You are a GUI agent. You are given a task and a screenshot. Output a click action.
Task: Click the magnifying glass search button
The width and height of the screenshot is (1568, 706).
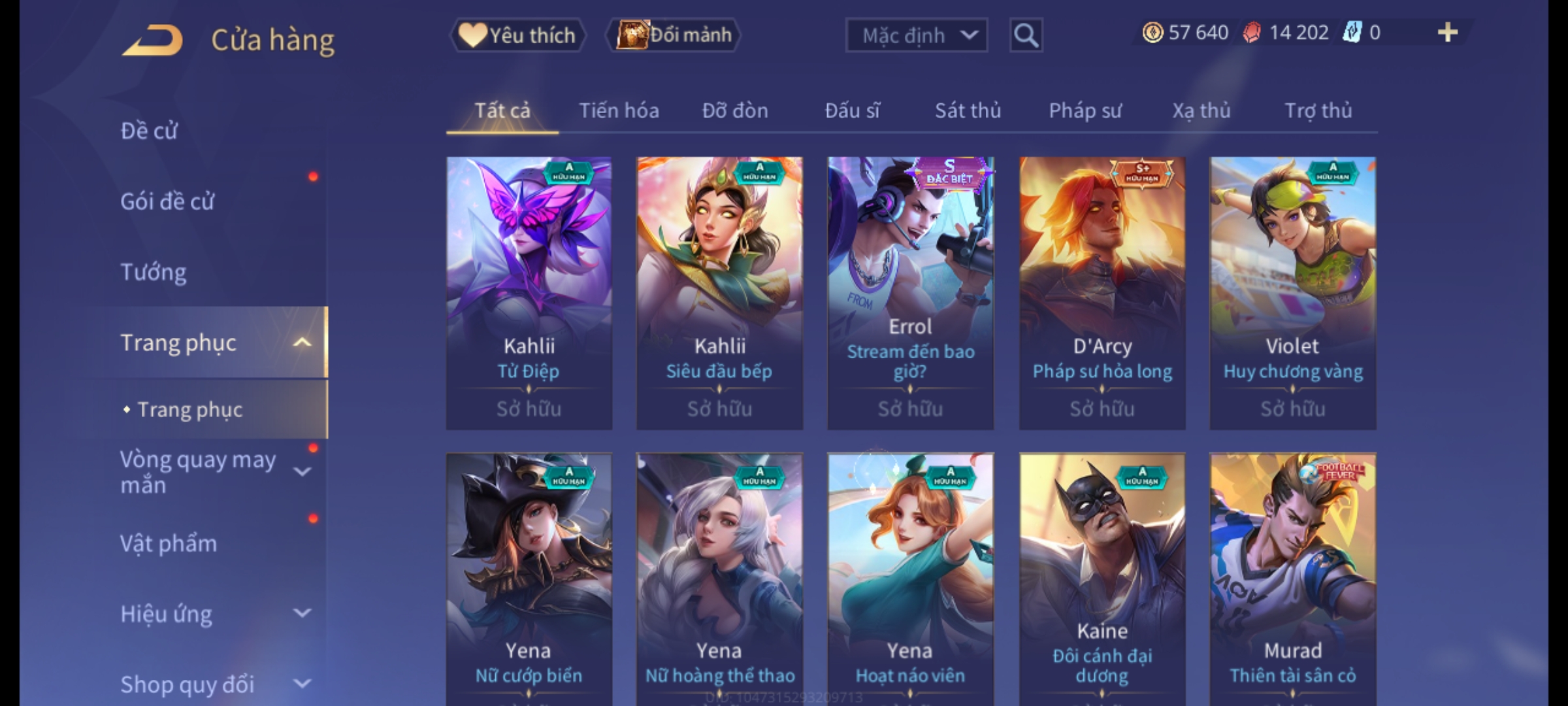pyautogui.click(x=1026, y=35)
